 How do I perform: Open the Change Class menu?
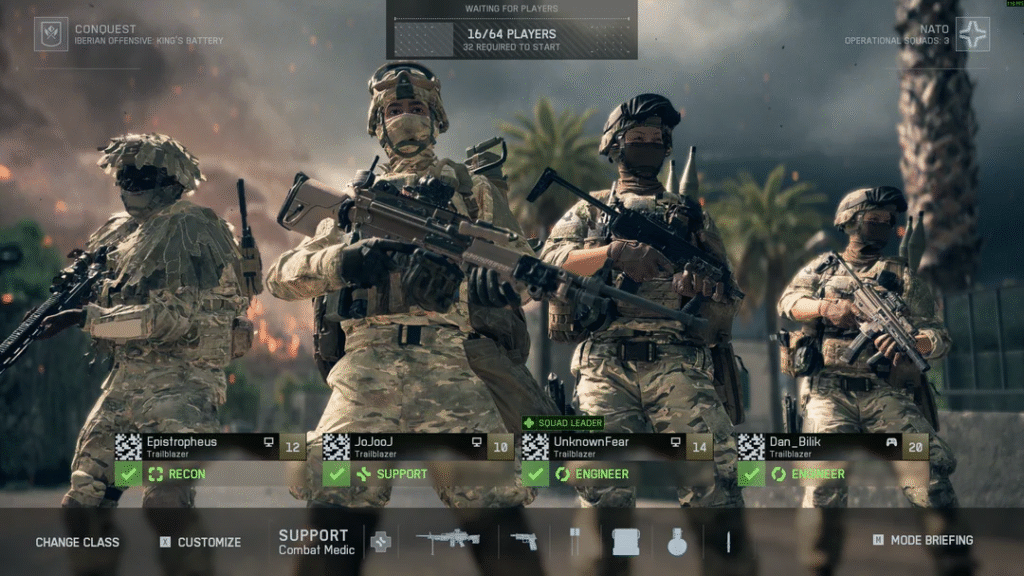point(77,542)
